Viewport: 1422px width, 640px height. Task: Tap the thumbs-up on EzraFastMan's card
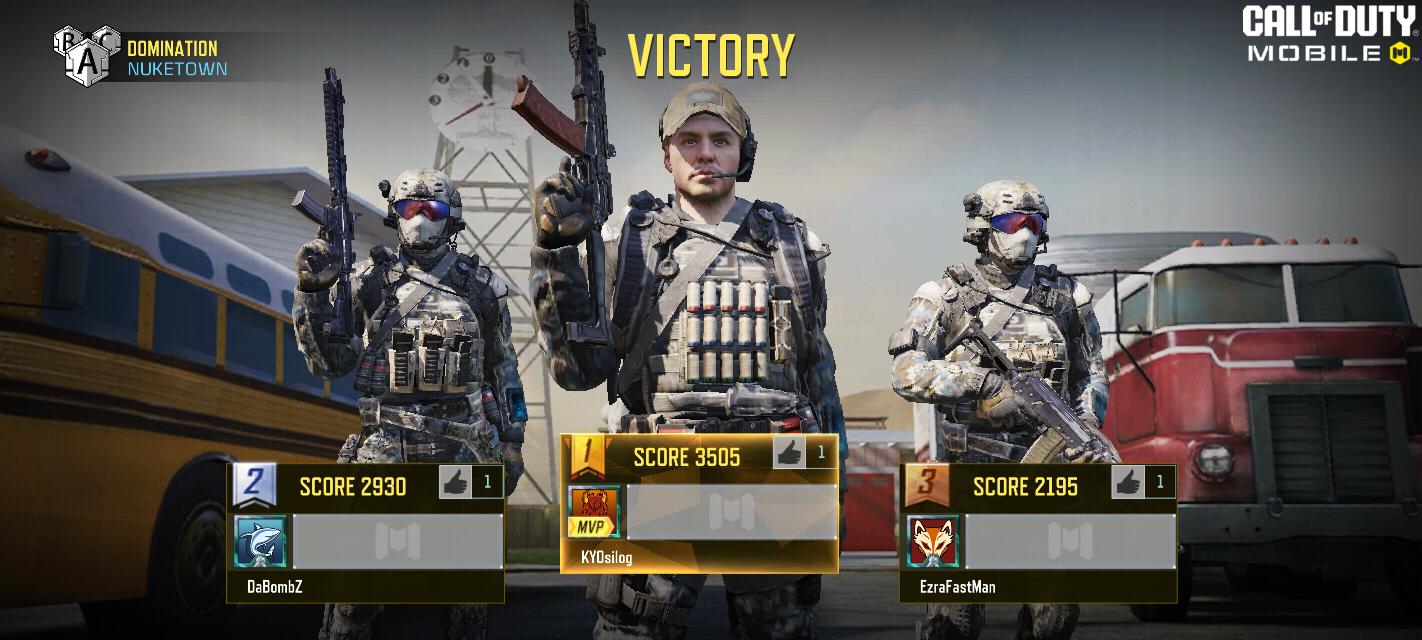(x=1128, y=483)
